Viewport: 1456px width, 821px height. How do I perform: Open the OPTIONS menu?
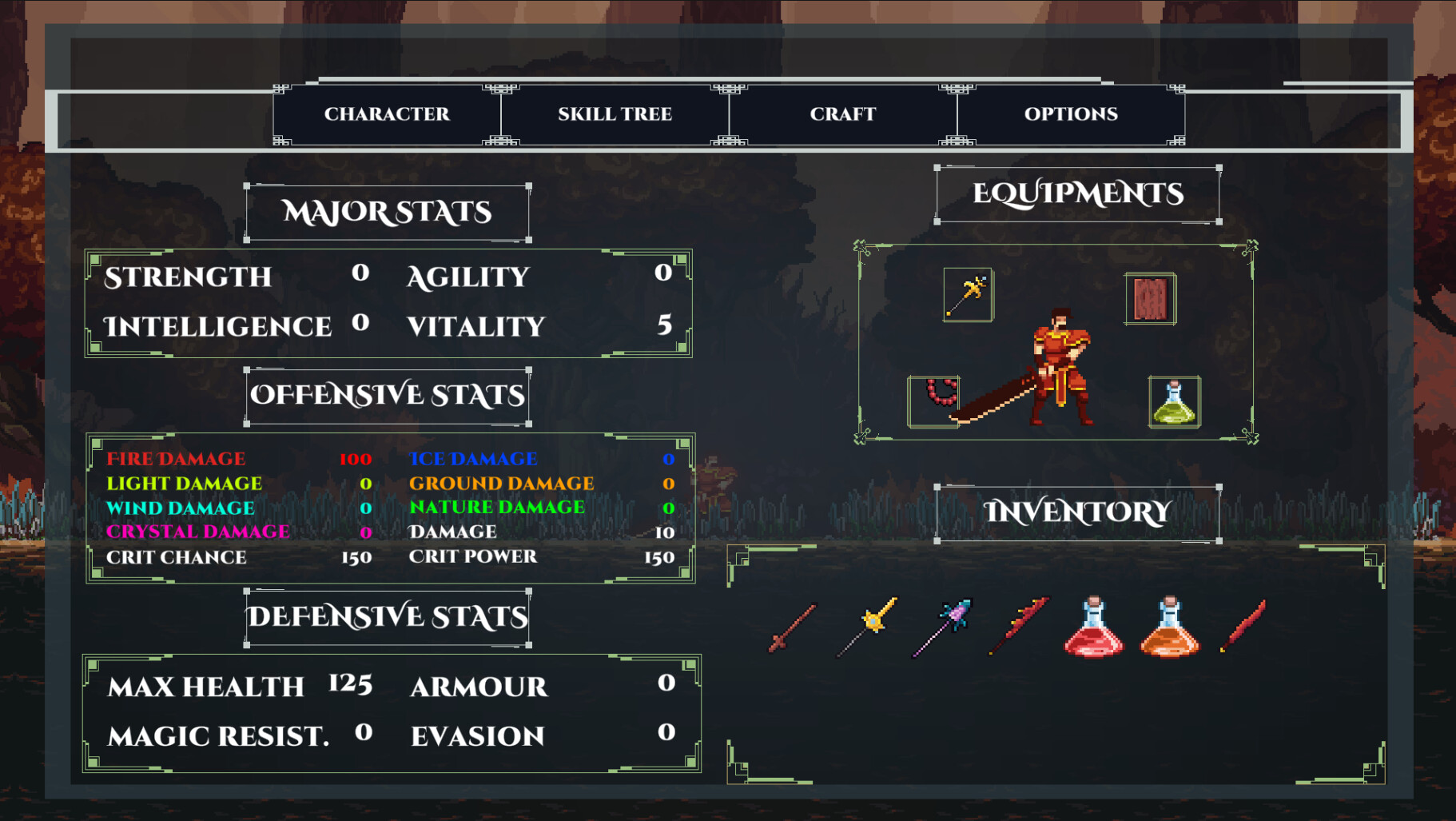coord(1071,114)
